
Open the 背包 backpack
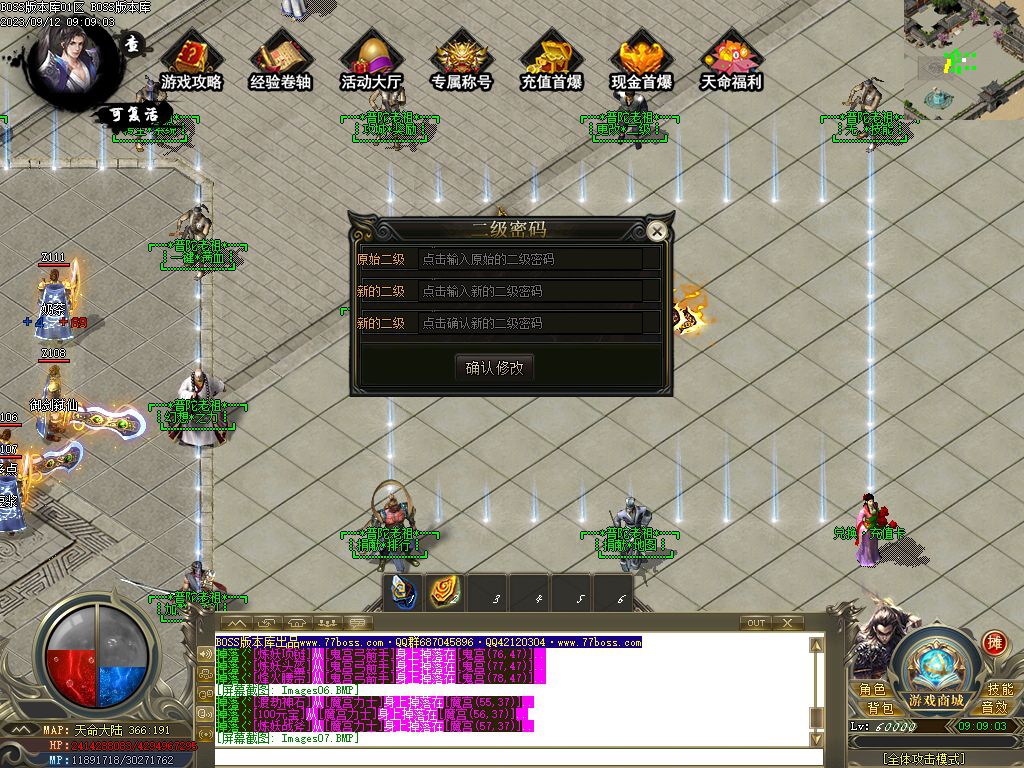click(879, 708)
